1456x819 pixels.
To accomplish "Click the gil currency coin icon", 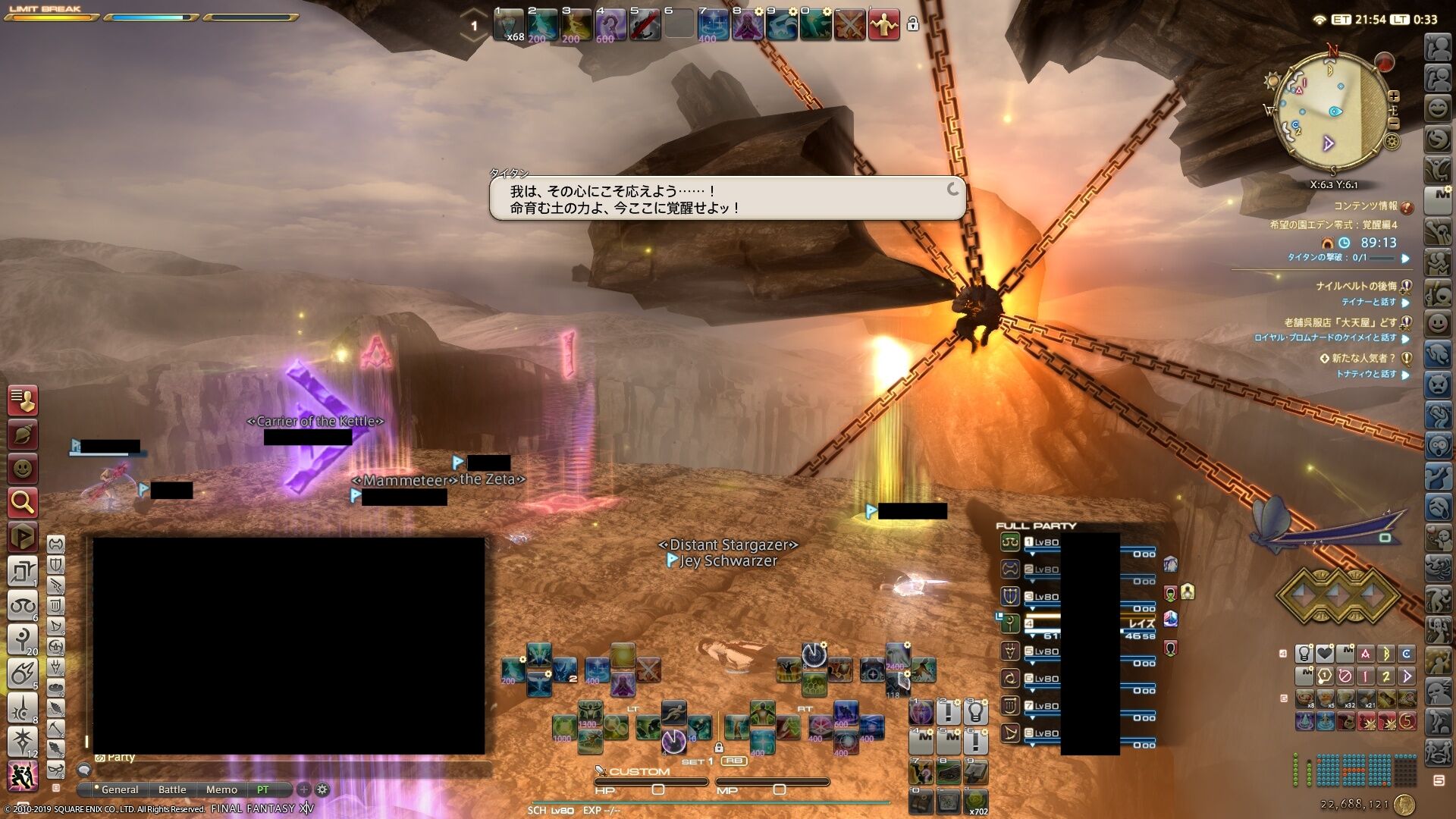I will pyautogui.click(x=1404, y=804).
